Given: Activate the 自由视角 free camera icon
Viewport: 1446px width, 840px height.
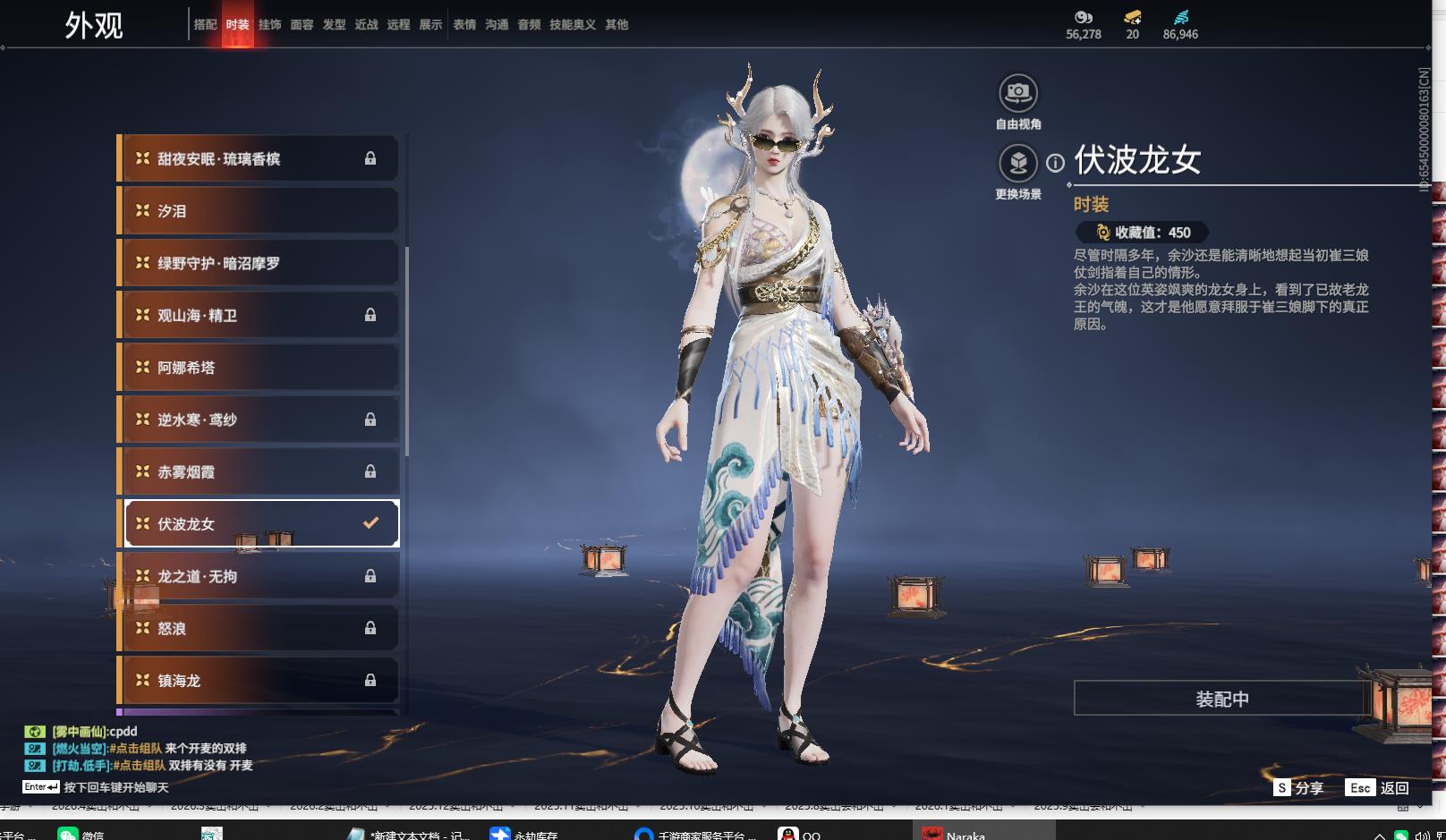Looking at the screenshot, I should (1017, 93).
